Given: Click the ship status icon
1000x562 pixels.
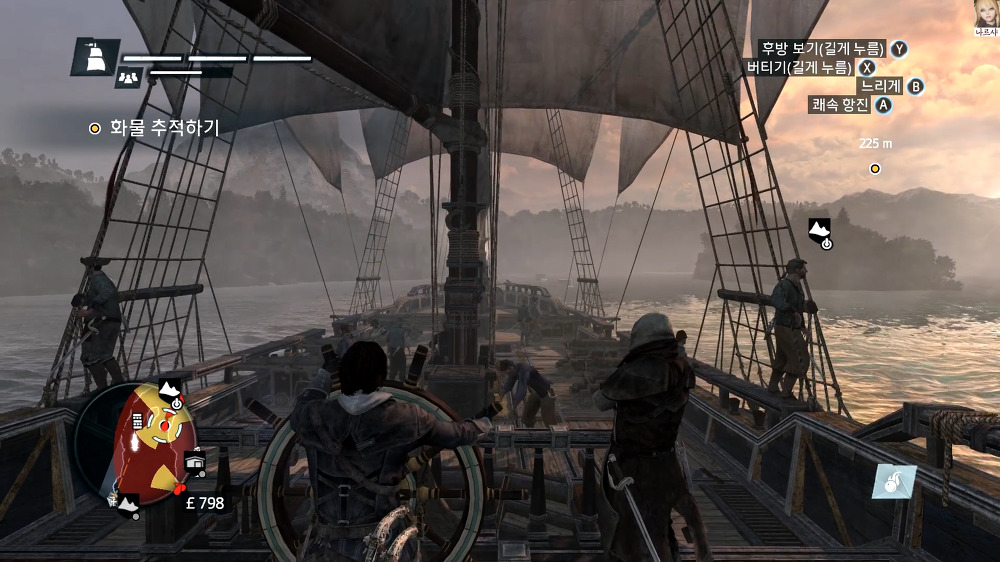Looking at the screenshot, I should coord(95,57).
